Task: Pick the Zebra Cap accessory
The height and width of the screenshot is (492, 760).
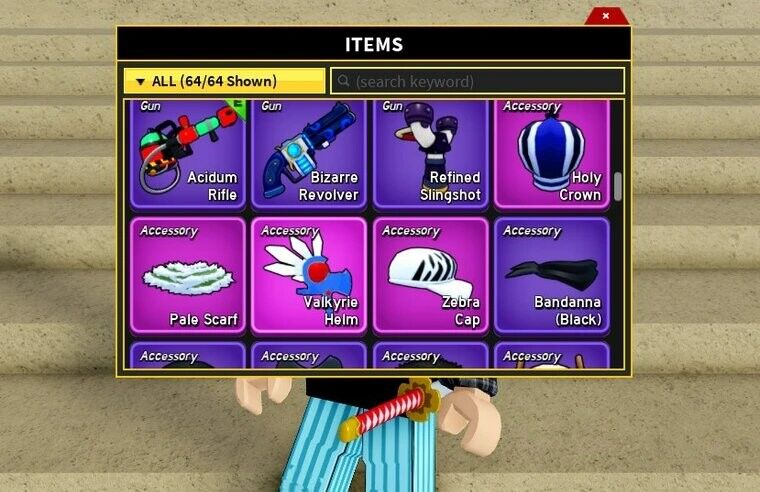Action: (430, 275)
